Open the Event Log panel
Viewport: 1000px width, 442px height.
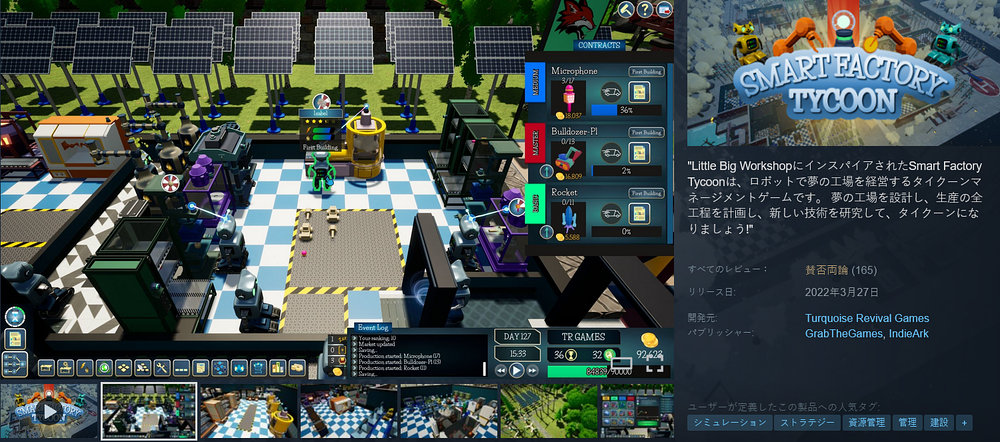(x=376, y=327)
